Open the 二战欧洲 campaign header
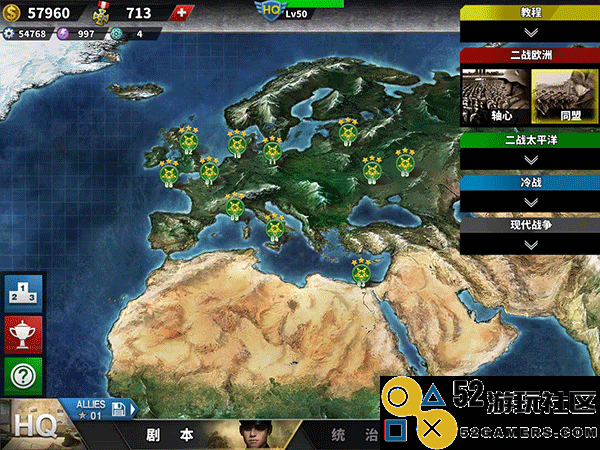600x450 pixels. click(530, 55)
